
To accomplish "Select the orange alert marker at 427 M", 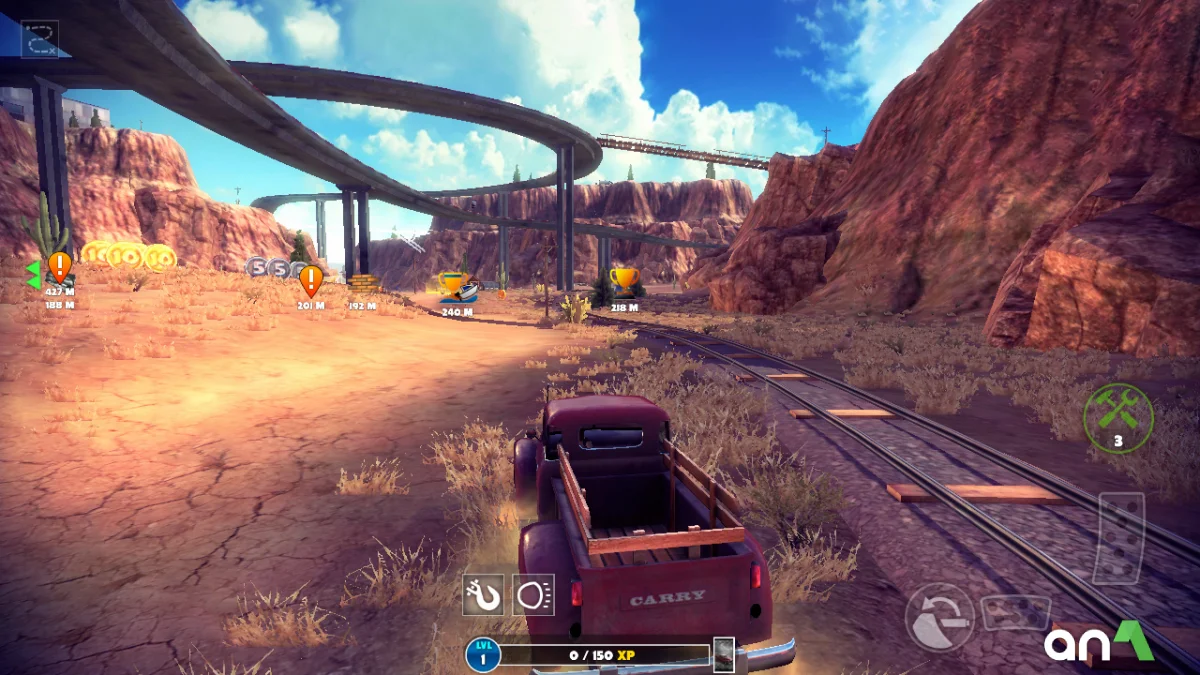I will tap(60, 267).
